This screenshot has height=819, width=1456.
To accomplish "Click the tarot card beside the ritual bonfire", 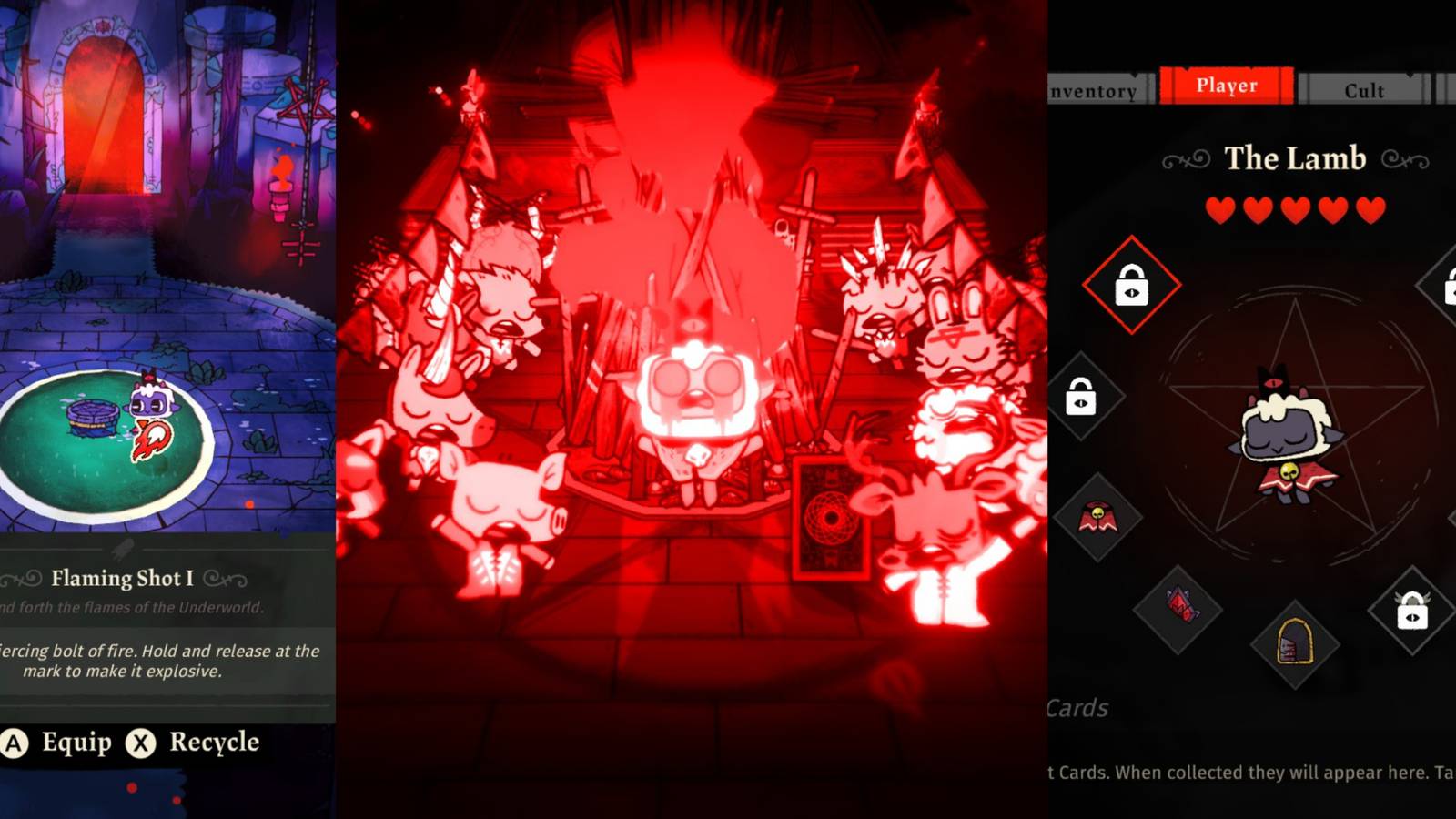I will click(x=831, y=519).
